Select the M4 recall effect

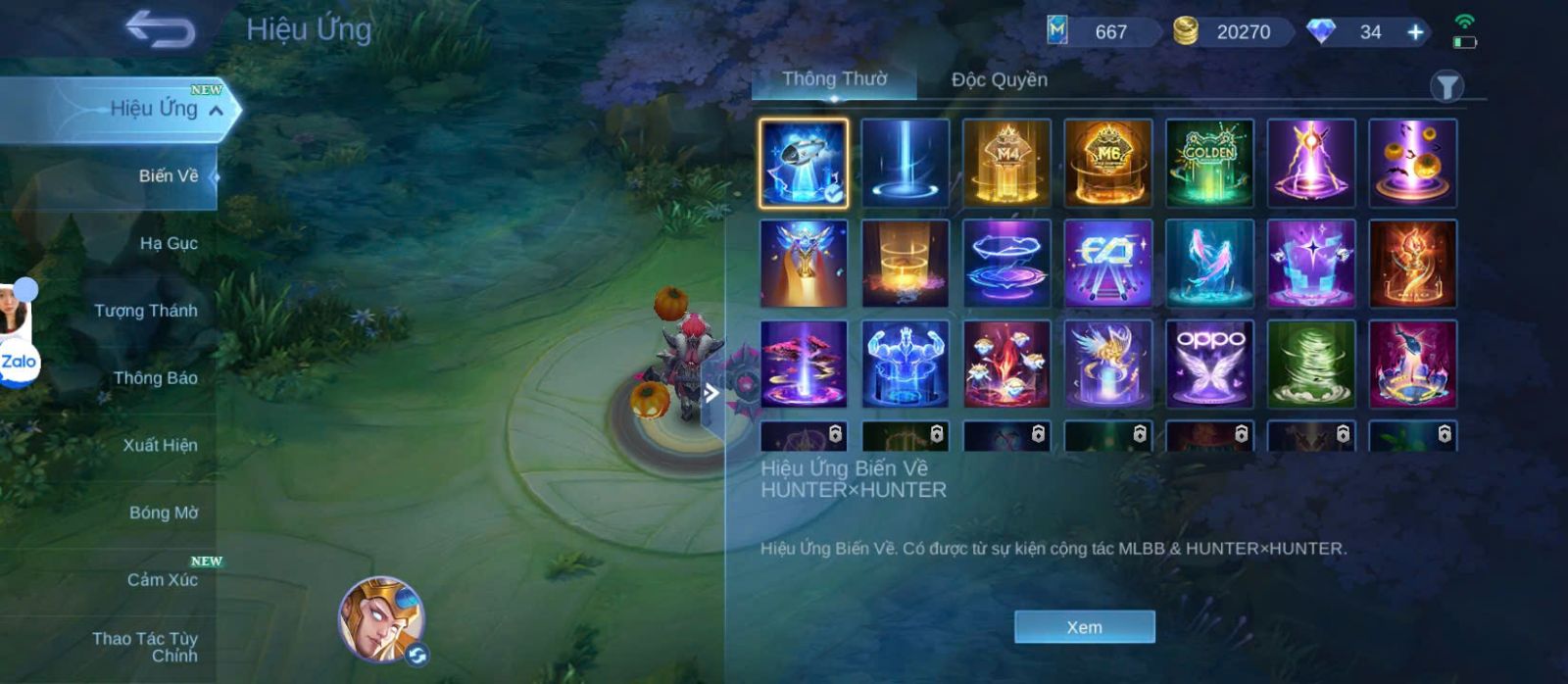click(1006, 163)
